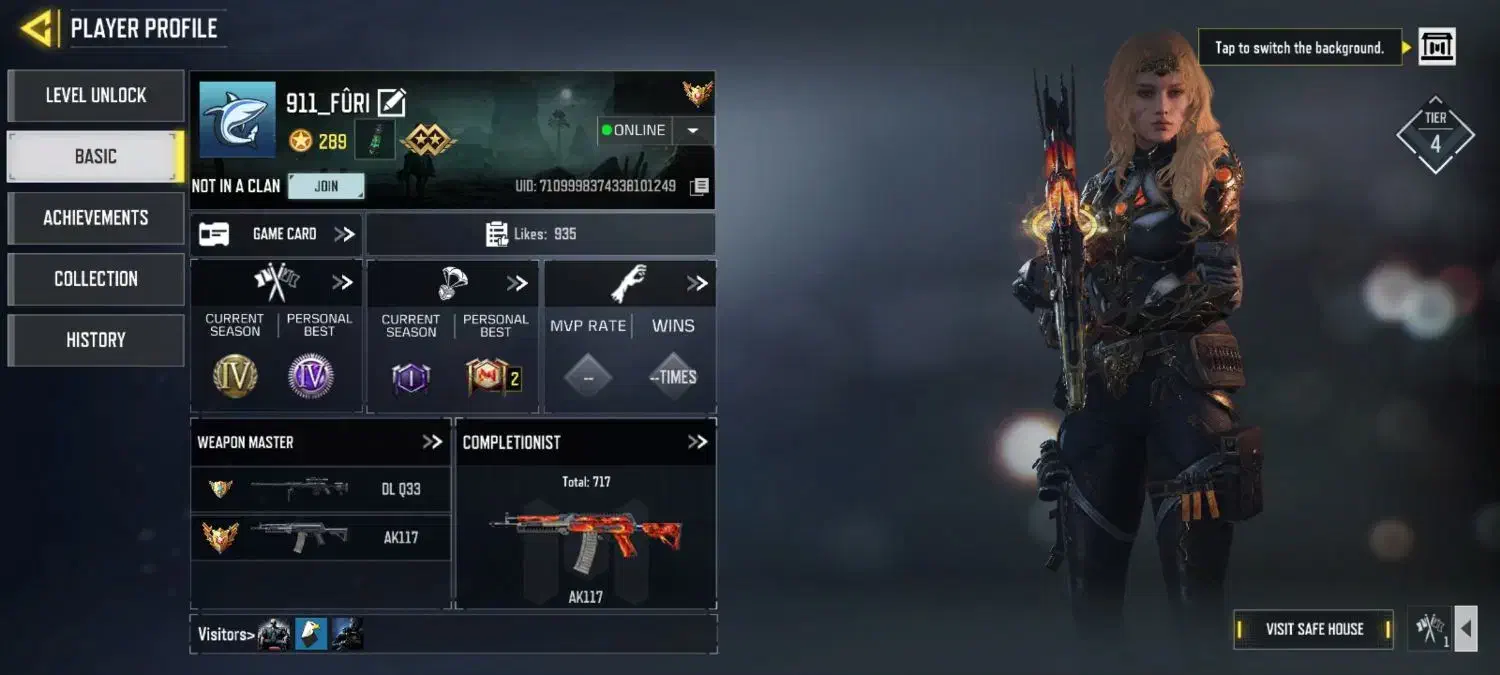Image resolution: width=1500 pixels, height=675 pixels.
Task: Open the Achievements tab
Action: [x=96, y=218]
